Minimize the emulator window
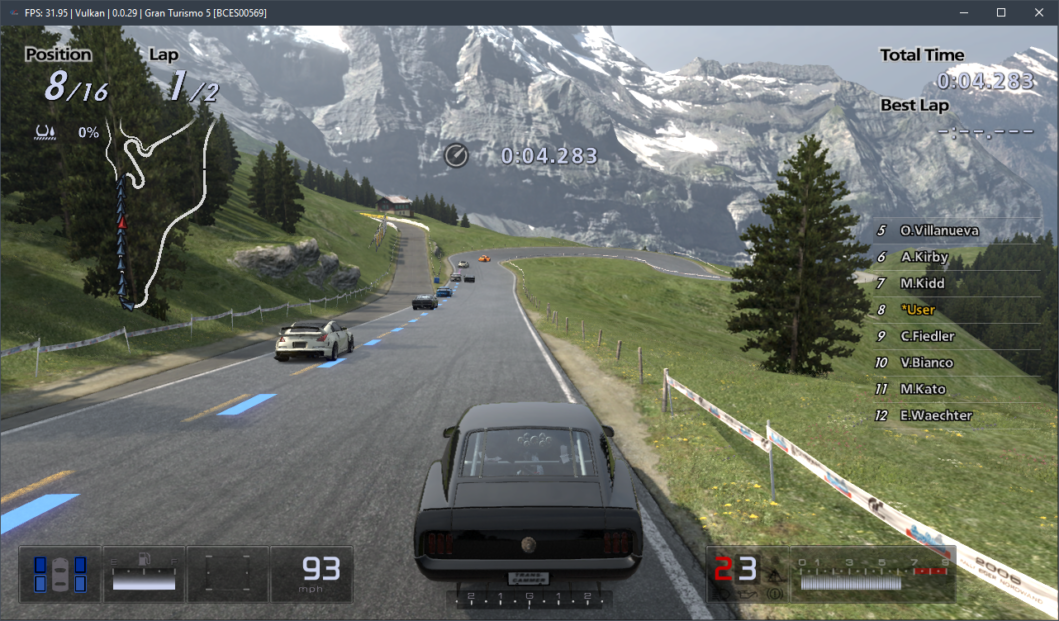Image resolution: width=1059 pixels, height=621 pixels. tap(964, 13)
